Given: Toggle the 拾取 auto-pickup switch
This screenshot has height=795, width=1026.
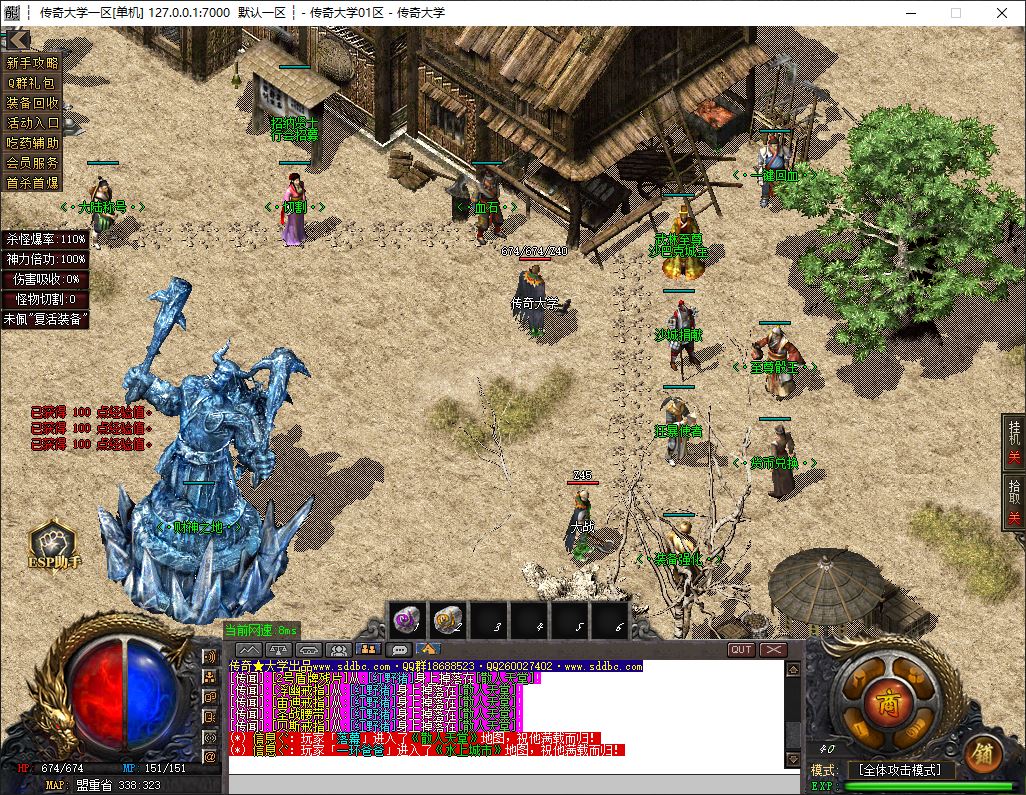Looking at the screenshot, I should point(1013,499).
